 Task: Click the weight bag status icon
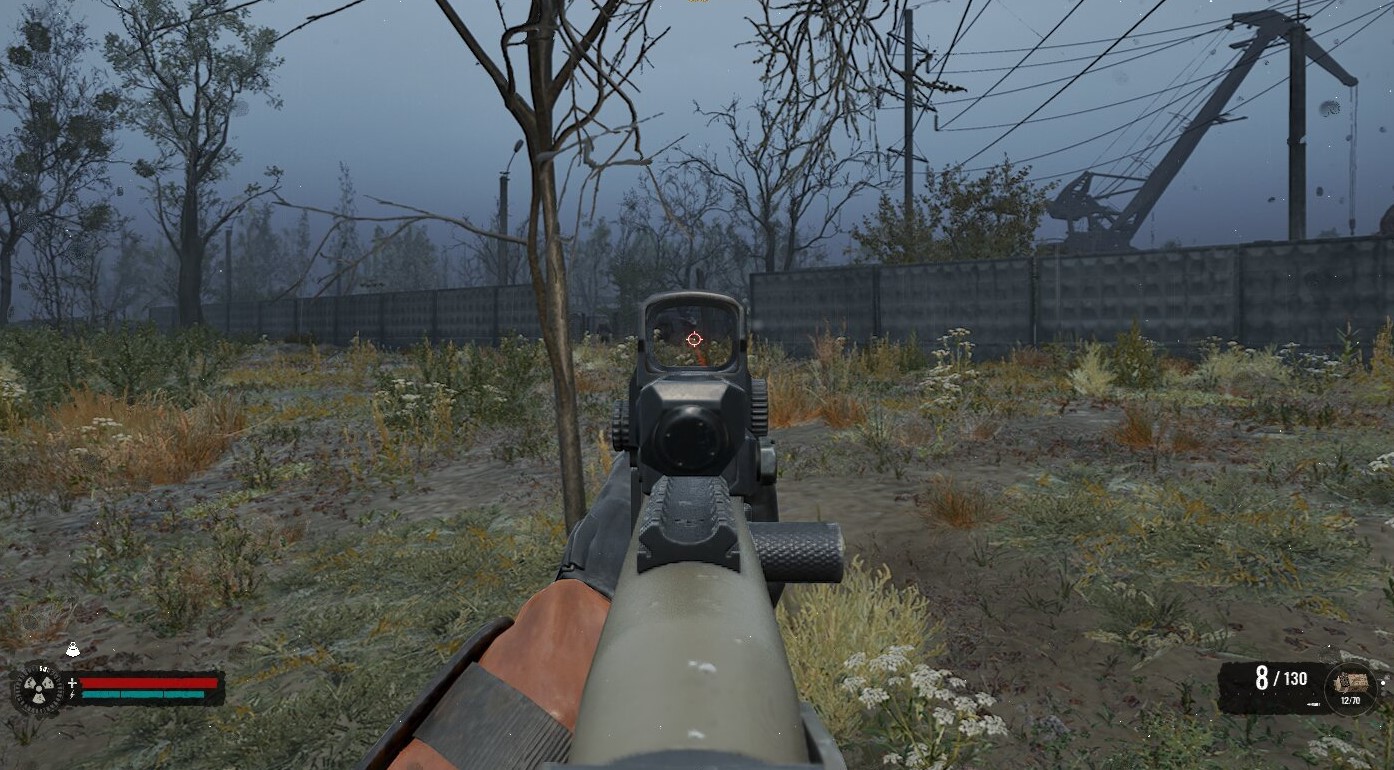click(72, 651)
